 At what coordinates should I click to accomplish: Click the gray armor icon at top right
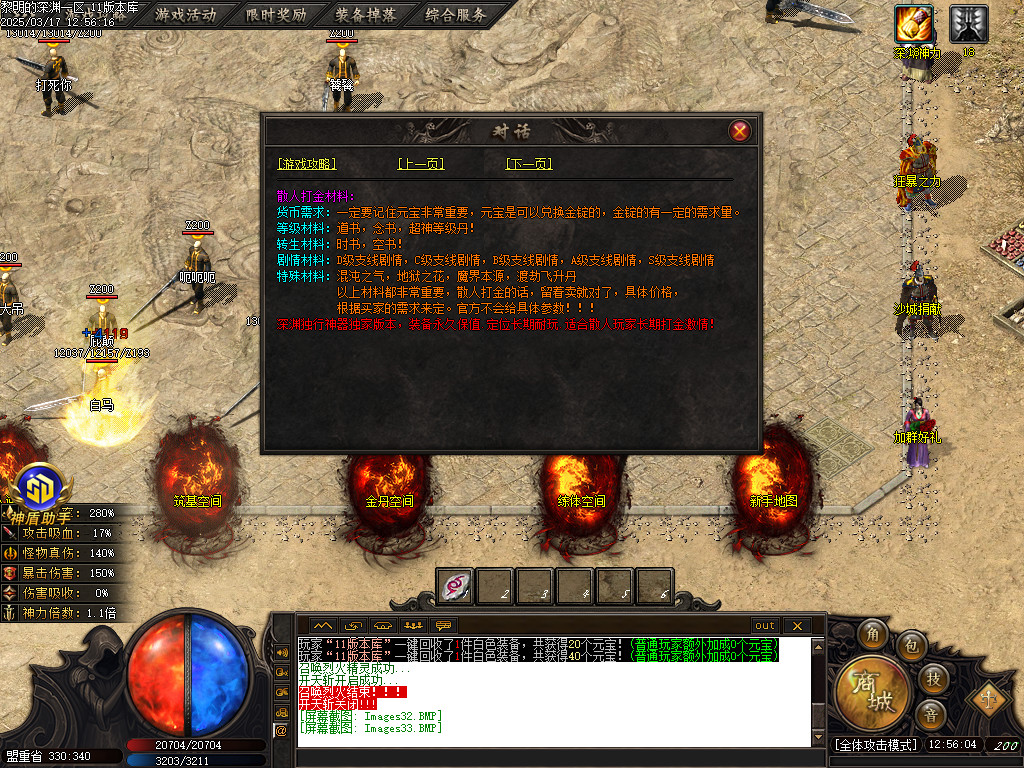(968, 22)
